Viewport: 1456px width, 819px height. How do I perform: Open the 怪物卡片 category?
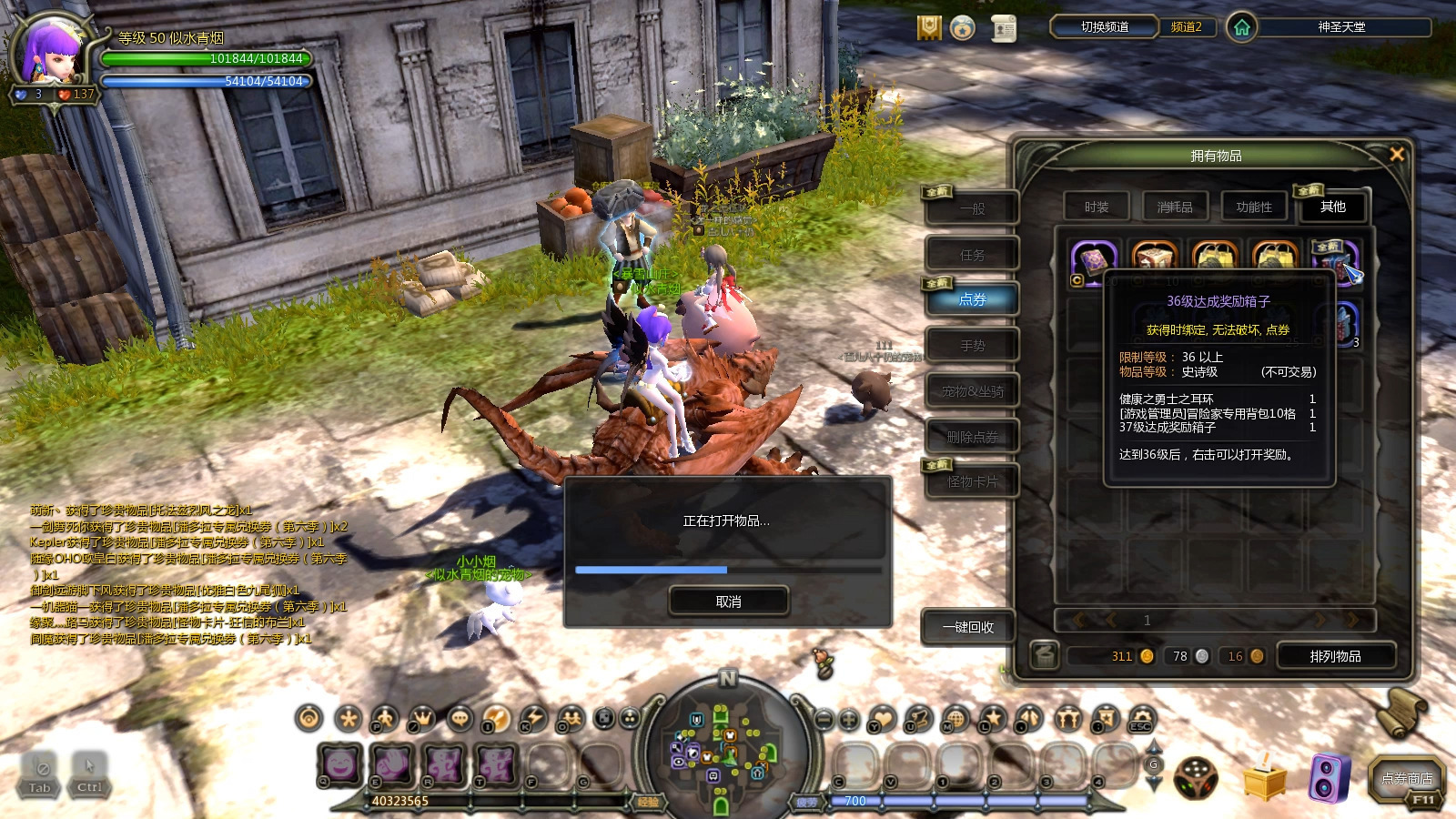coord(972,481)
